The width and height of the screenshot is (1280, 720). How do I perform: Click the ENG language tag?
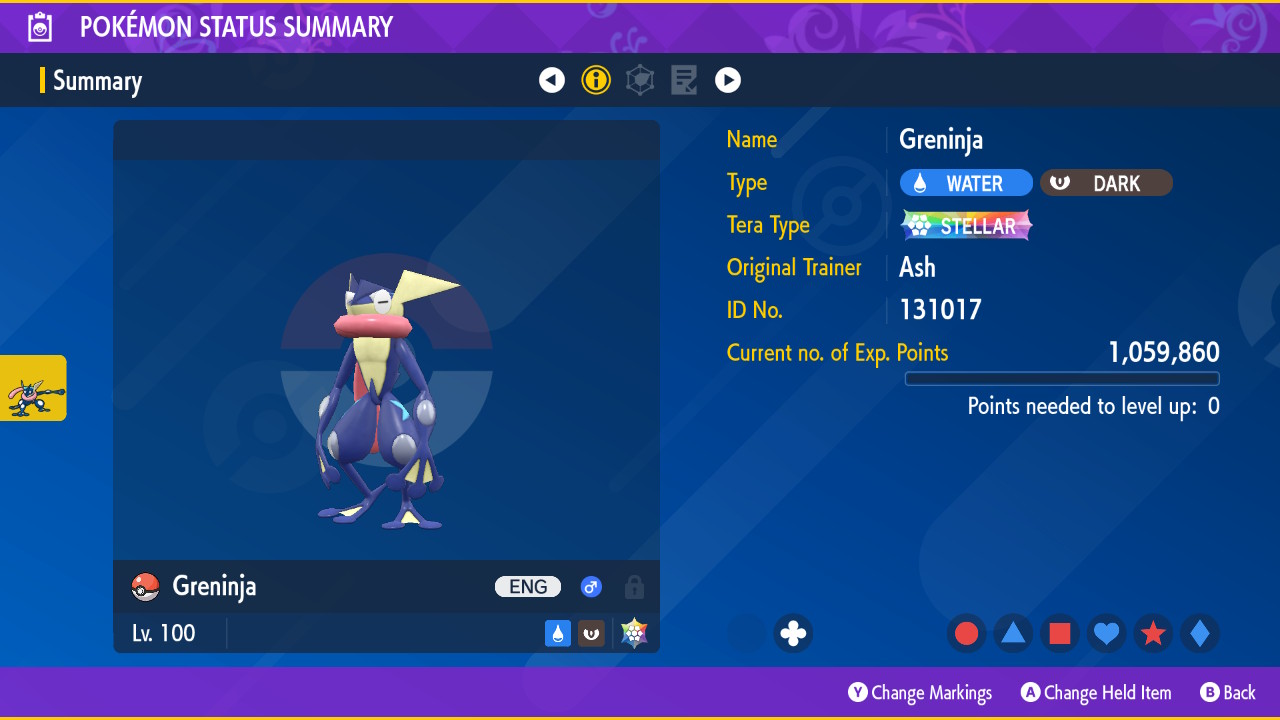[x=527, y=587]
